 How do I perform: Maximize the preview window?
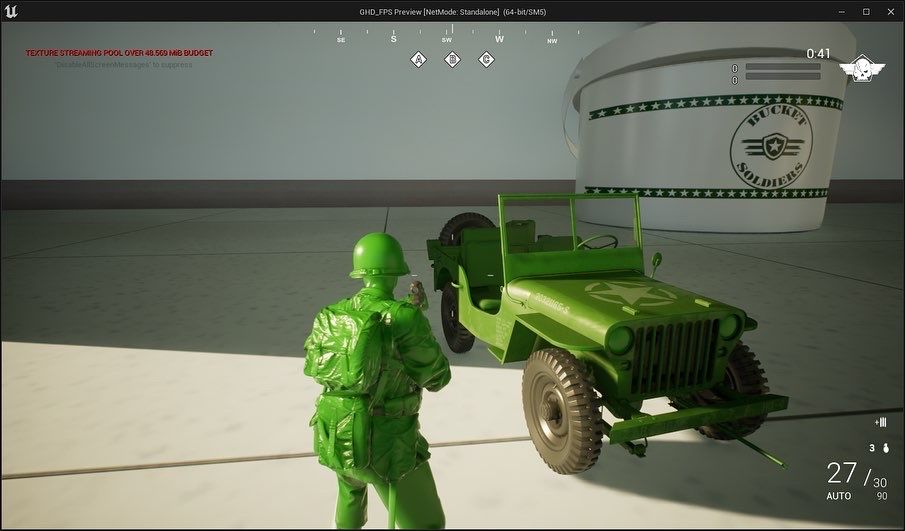(x=865, y=11)
